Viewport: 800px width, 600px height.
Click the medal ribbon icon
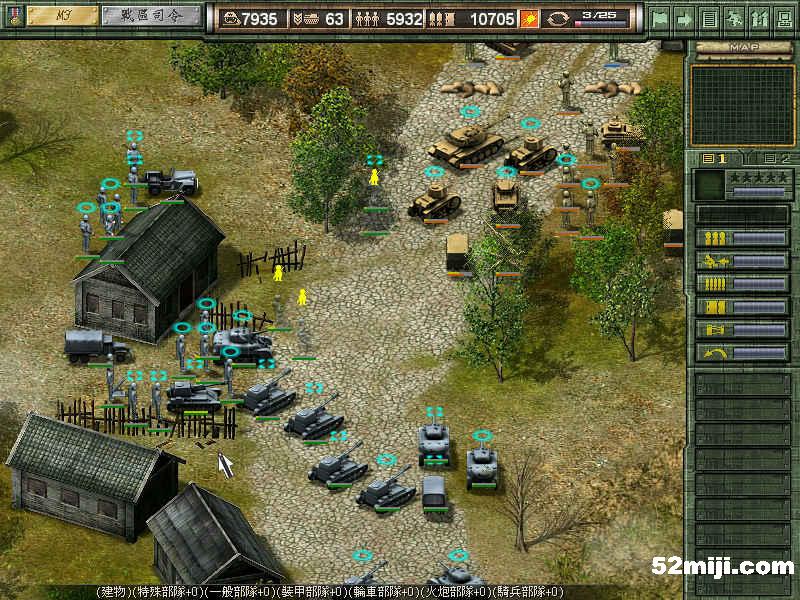point(12,16)
